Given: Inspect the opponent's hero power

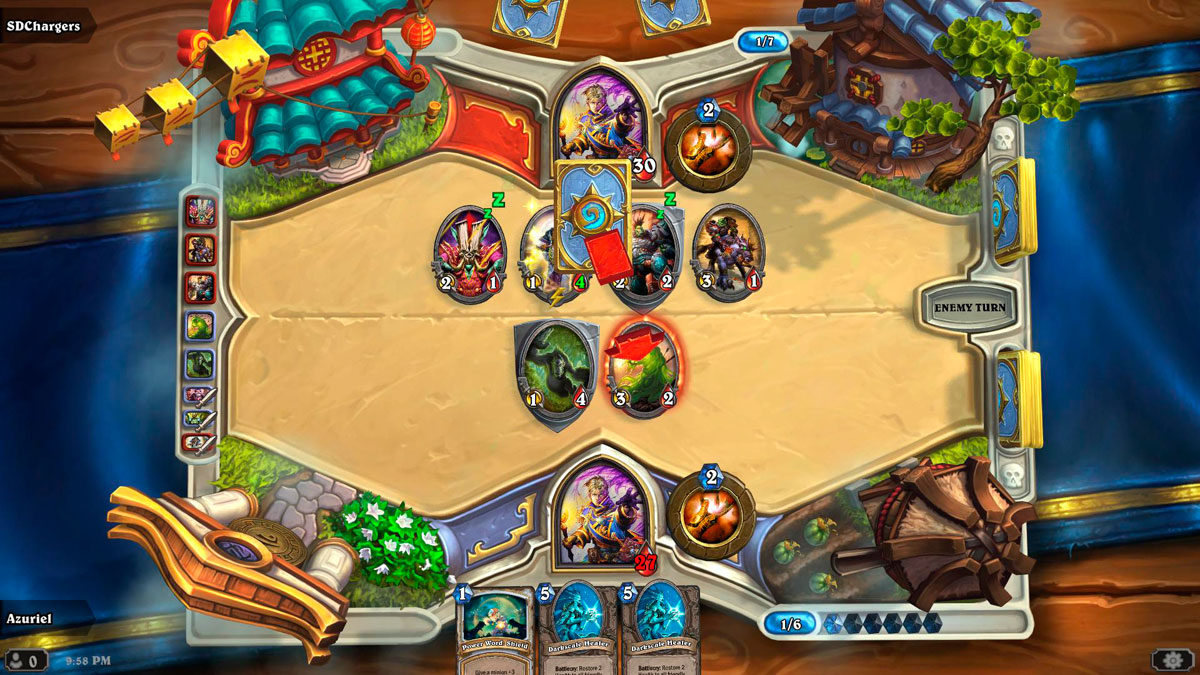Looking at the screenshot, I should click(708, 150).
